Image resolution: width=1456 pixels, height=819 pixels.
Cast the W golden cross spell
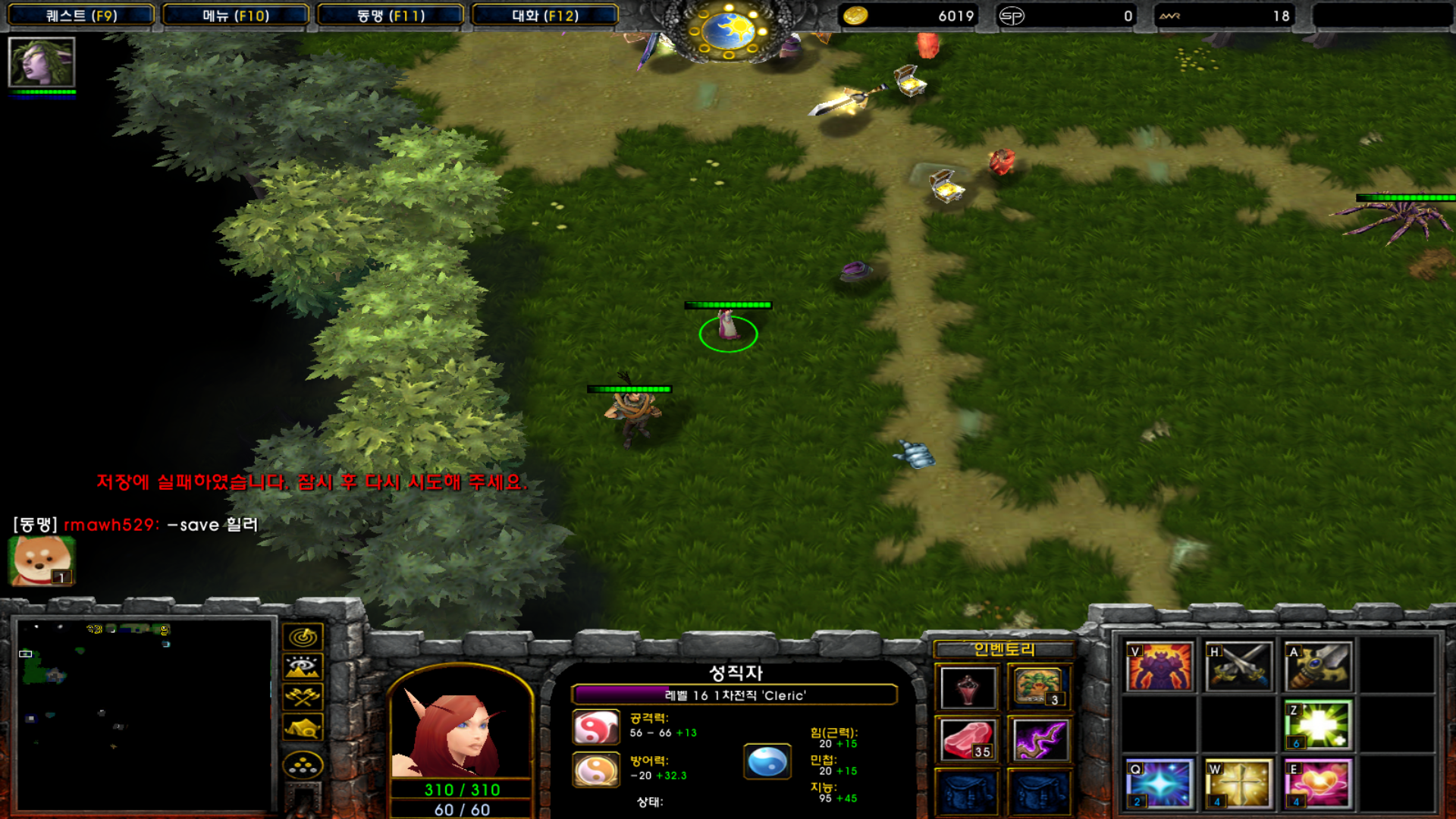pos(1238,783)
